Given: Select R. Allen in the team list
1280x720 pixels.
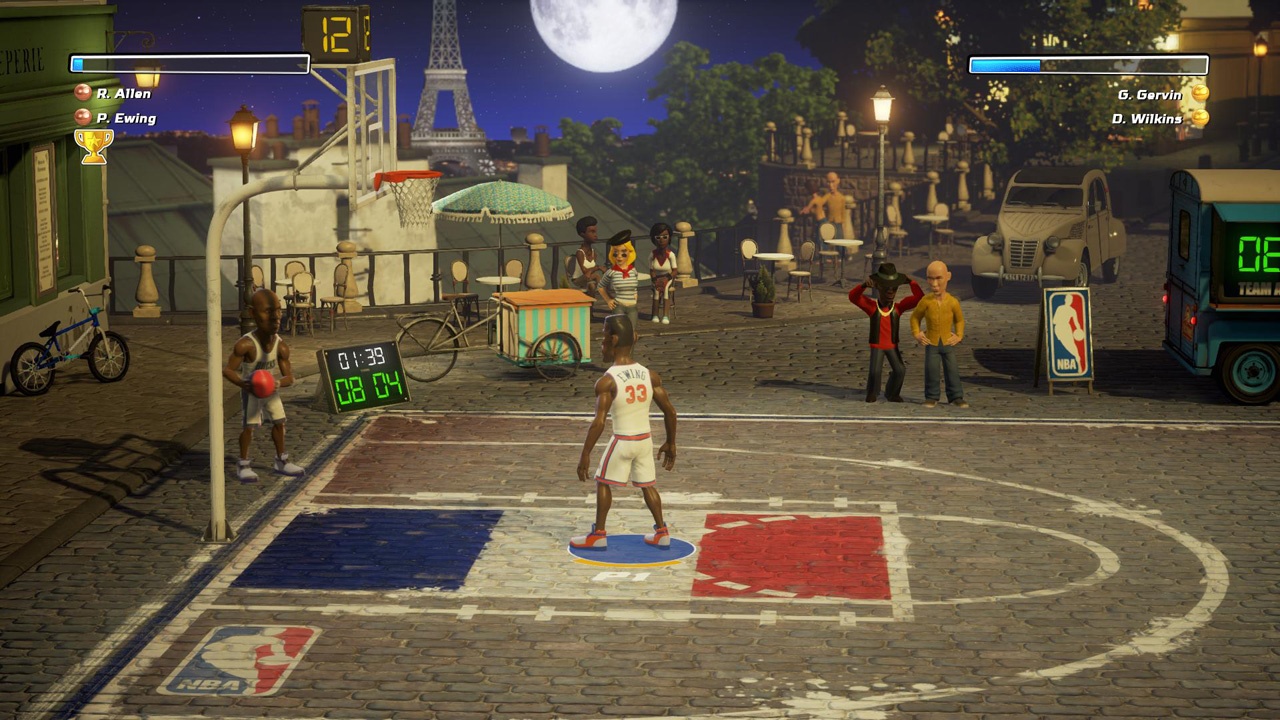Looking at the screenshot, I should (122, 94).
